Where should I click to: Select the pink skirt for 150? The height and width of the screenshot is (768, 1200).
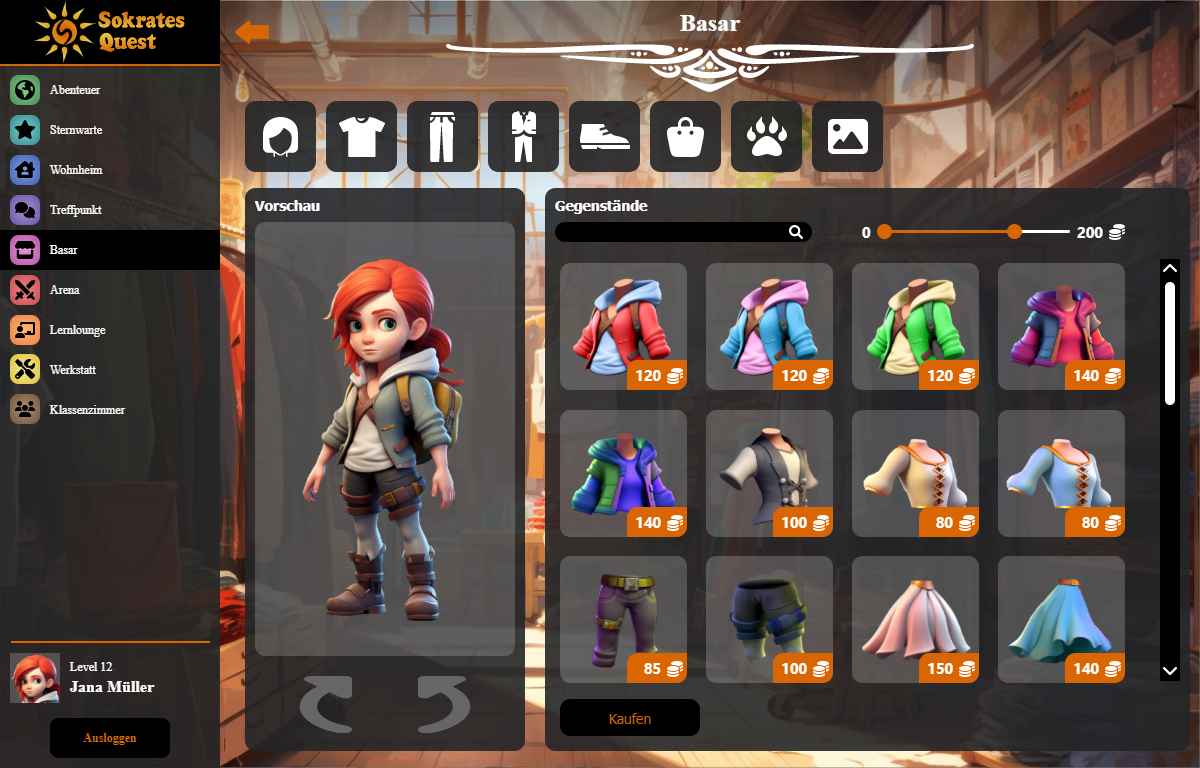[915, 619]
